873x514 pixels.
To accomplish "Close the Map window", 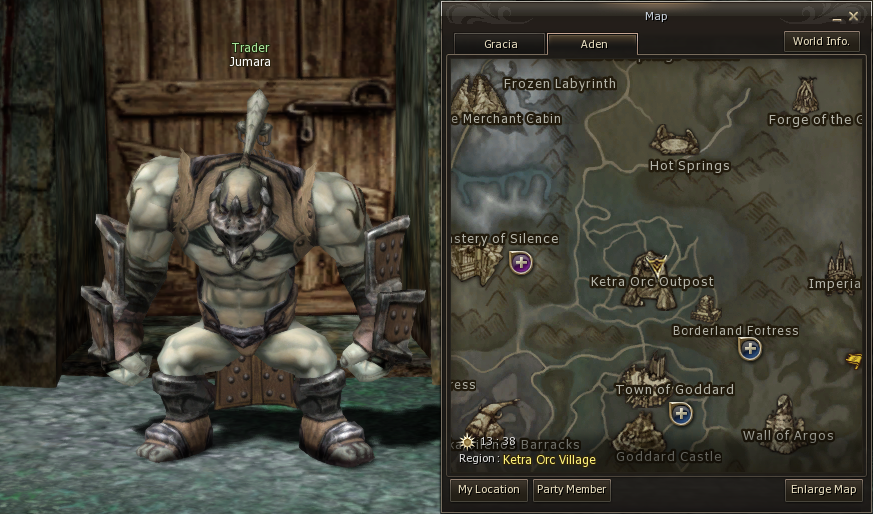I will [853, 17].
